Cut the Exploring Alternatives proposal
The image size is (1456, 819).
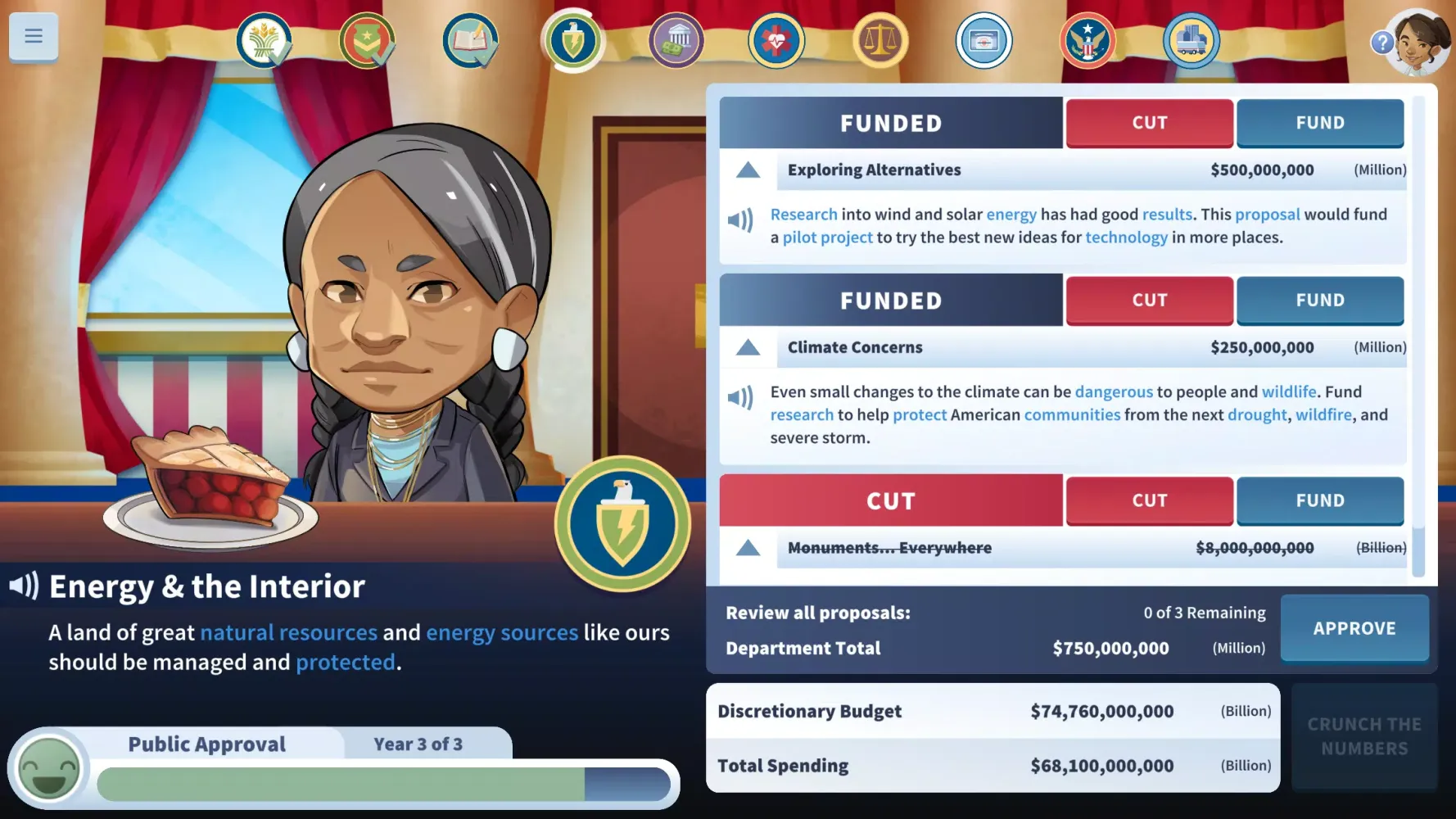coord(1149,123)
